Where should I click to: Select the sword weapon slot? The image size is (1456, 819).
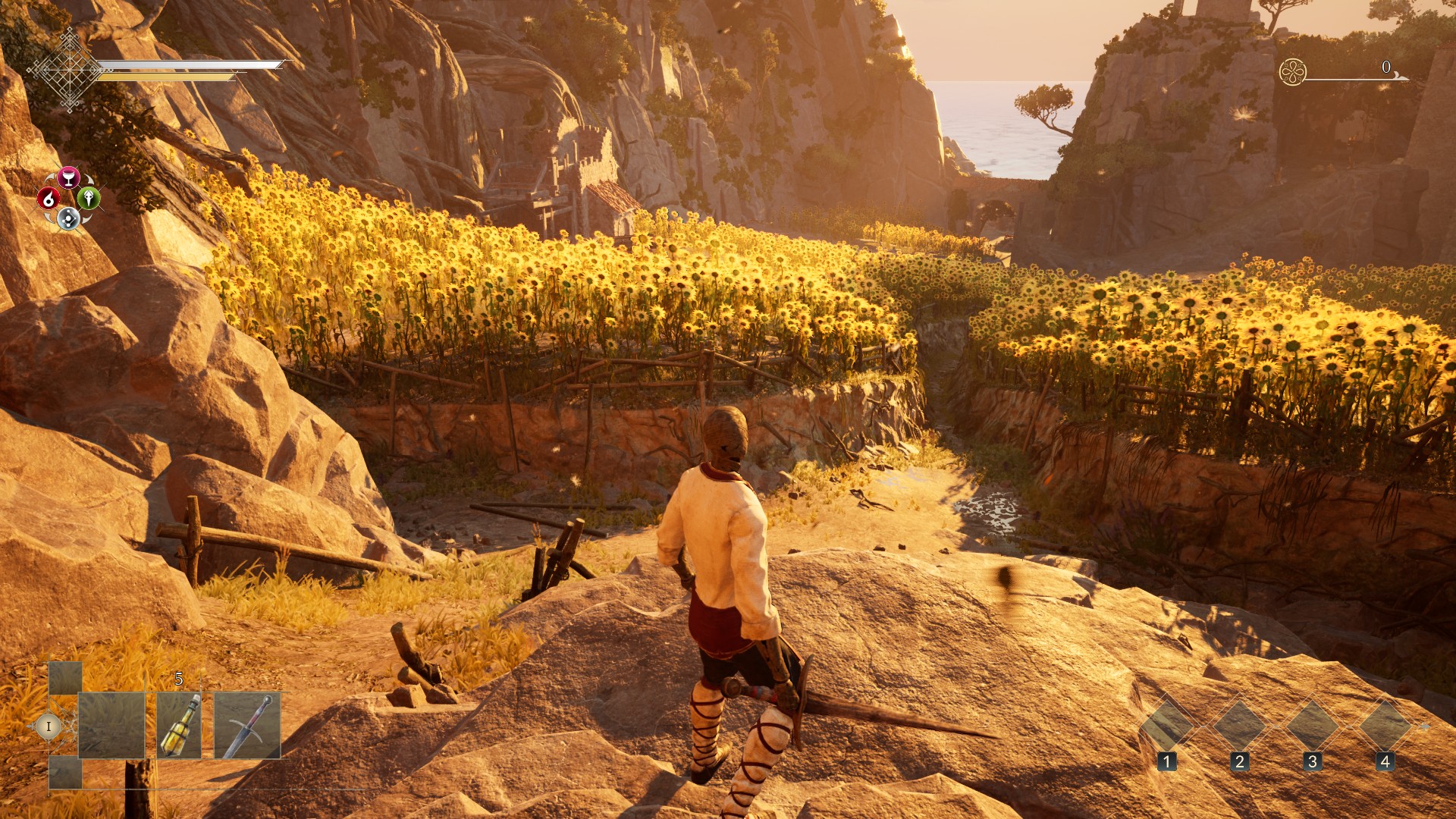coord(247,726)
